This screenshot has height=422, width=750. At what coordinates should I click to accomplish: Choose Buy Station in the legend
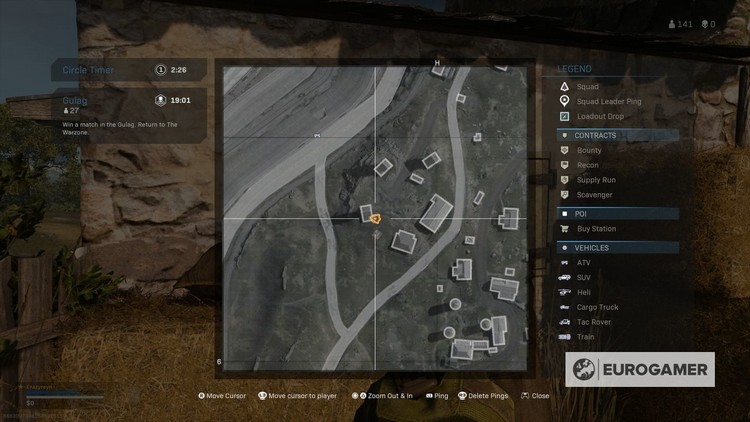pos(597,229)
